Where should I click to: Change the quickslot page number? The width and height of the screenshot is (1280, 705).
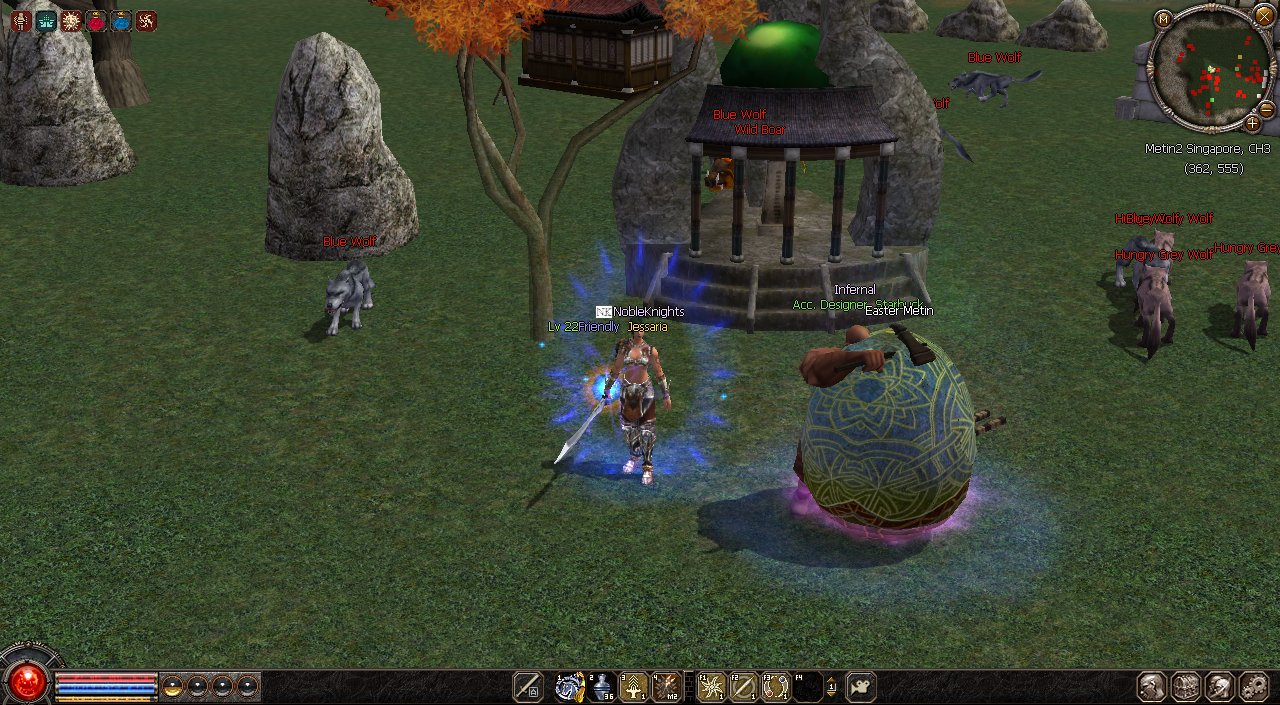click(x=831, y=687)
